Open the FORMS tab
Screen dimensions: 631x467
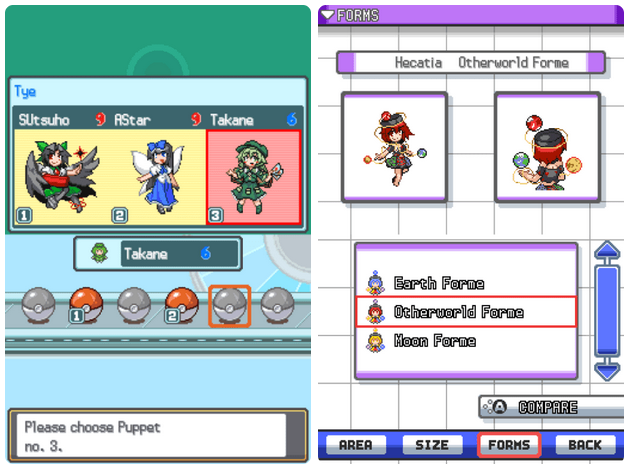click(x=509, y=445)
